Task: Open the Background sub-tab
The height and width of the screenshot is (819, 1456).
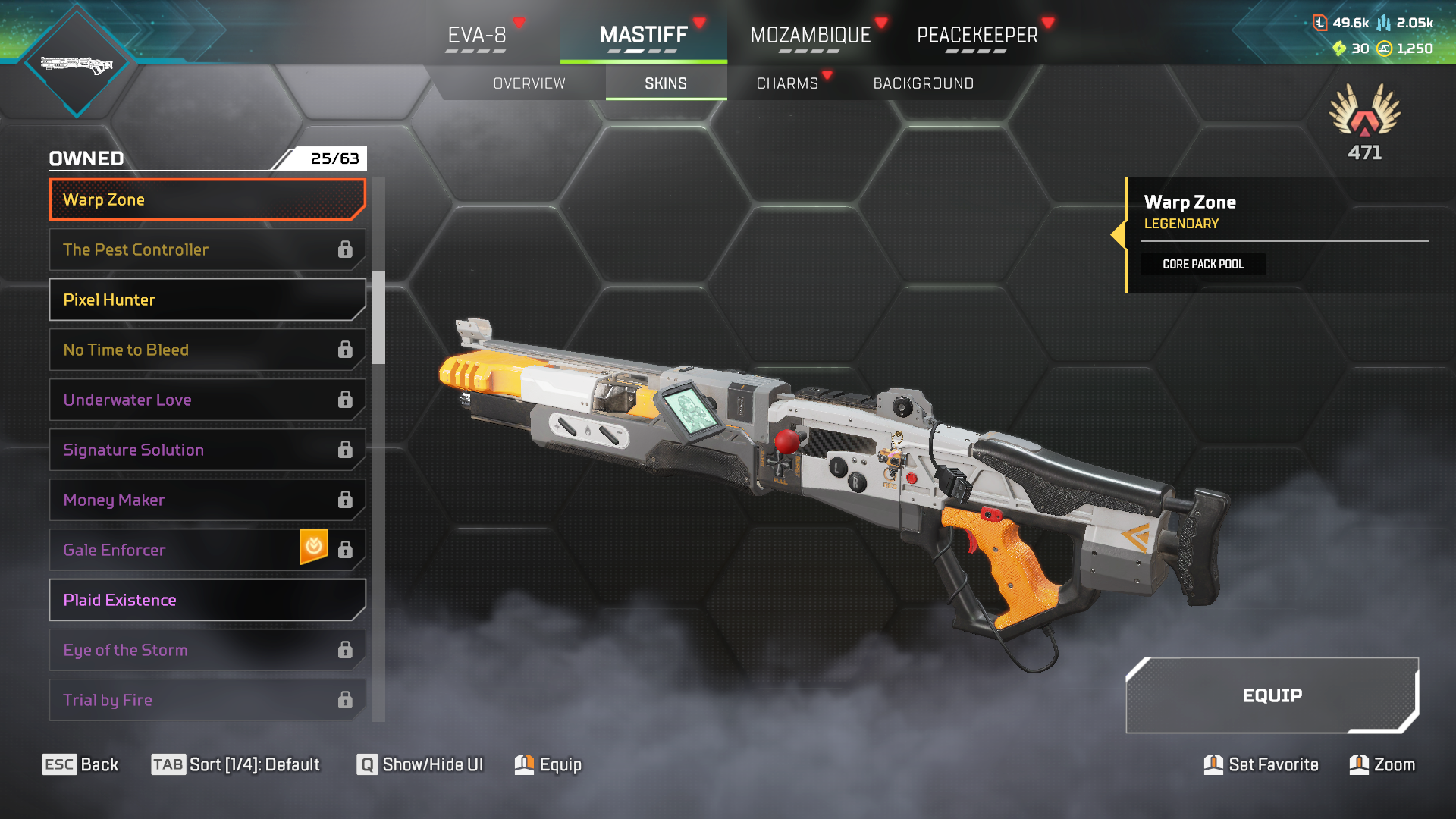Action: [923, 83]
